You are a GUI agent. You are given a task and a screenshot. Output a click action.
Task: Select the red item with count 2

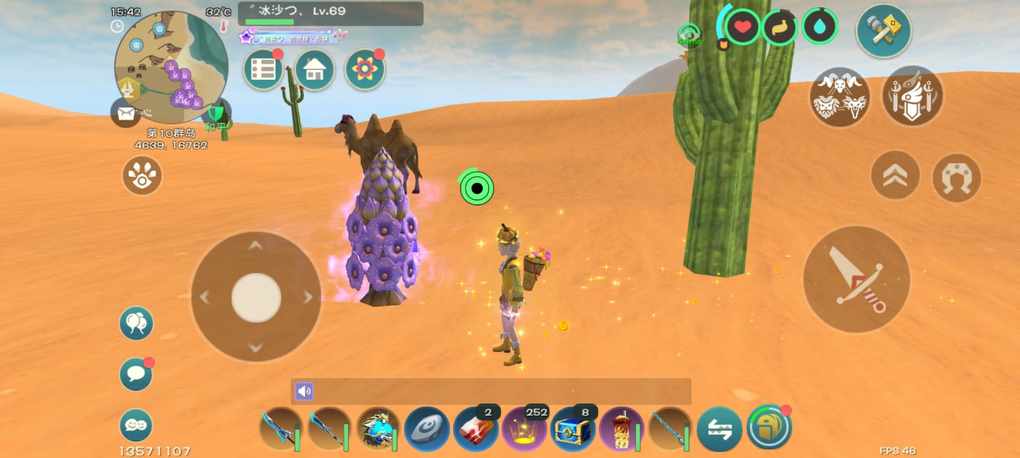coord(476,429)
